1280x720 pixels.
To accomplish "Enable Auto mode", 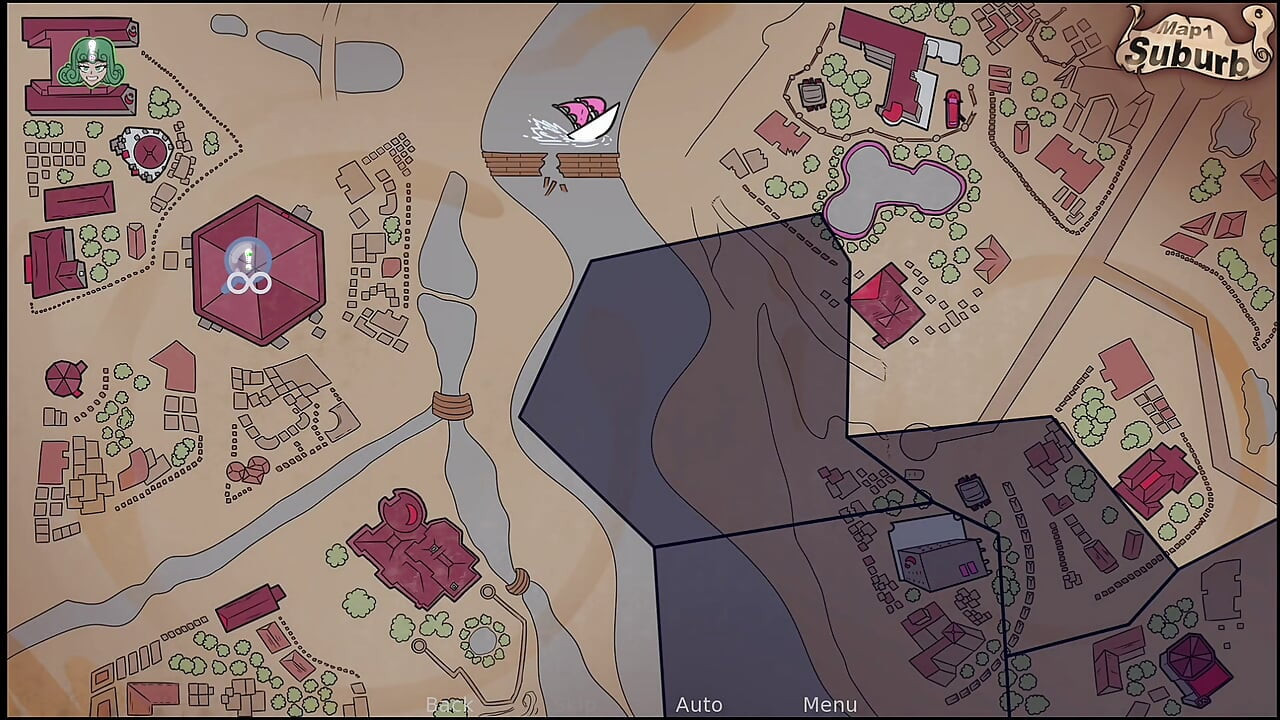I will [x=700, y=705].
